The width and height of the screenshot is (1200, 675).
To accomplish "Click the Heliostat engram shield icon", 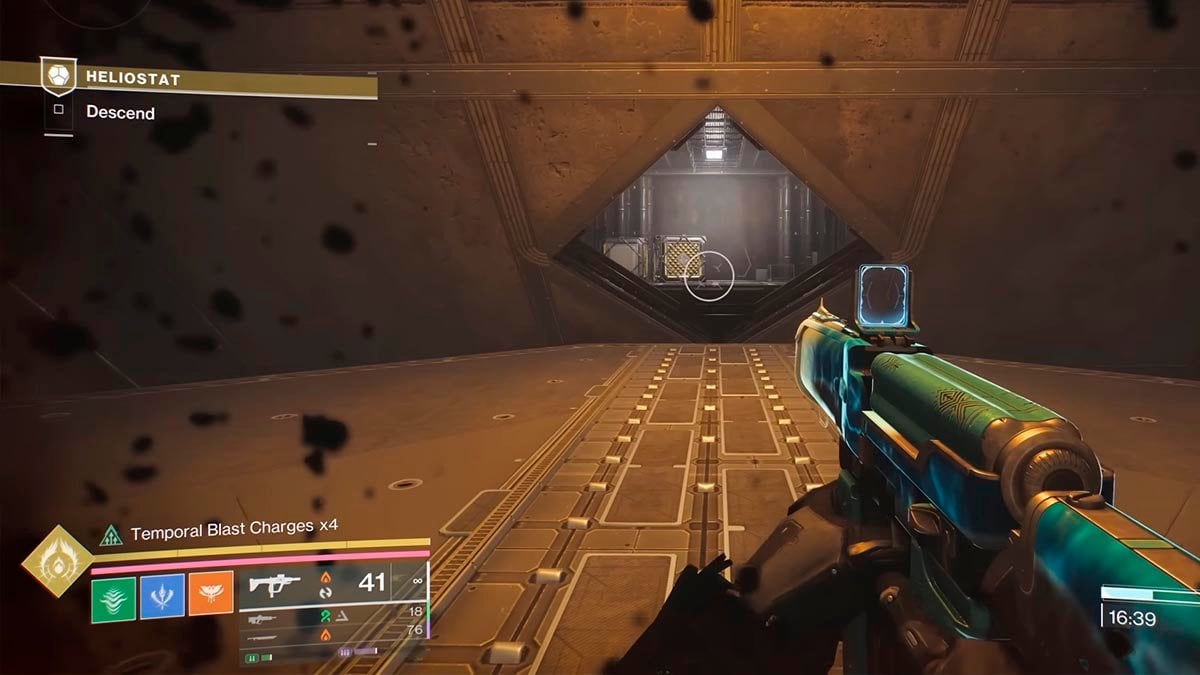I will pyautogui.click(x=57, y=76).
